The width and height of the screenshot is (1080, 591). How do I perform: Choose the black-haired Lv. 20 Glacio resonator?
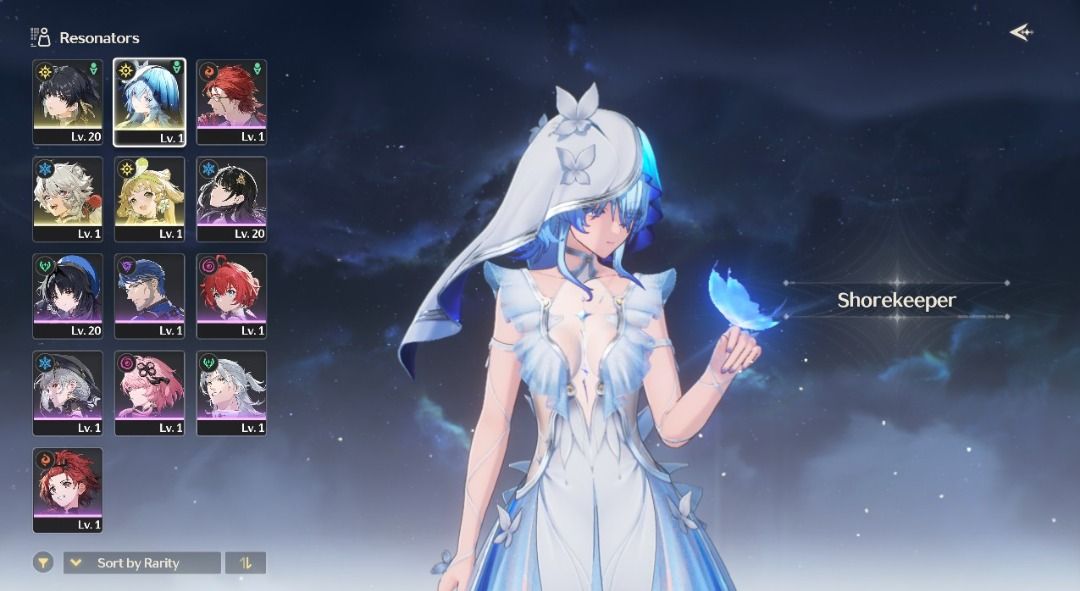click(231, 197)
